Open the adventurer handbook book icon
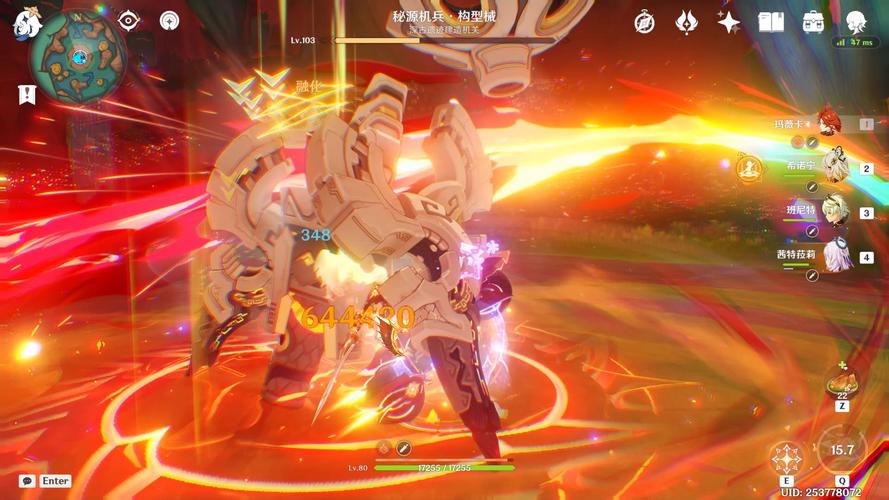The image size is (889, 500). point(771,21)
